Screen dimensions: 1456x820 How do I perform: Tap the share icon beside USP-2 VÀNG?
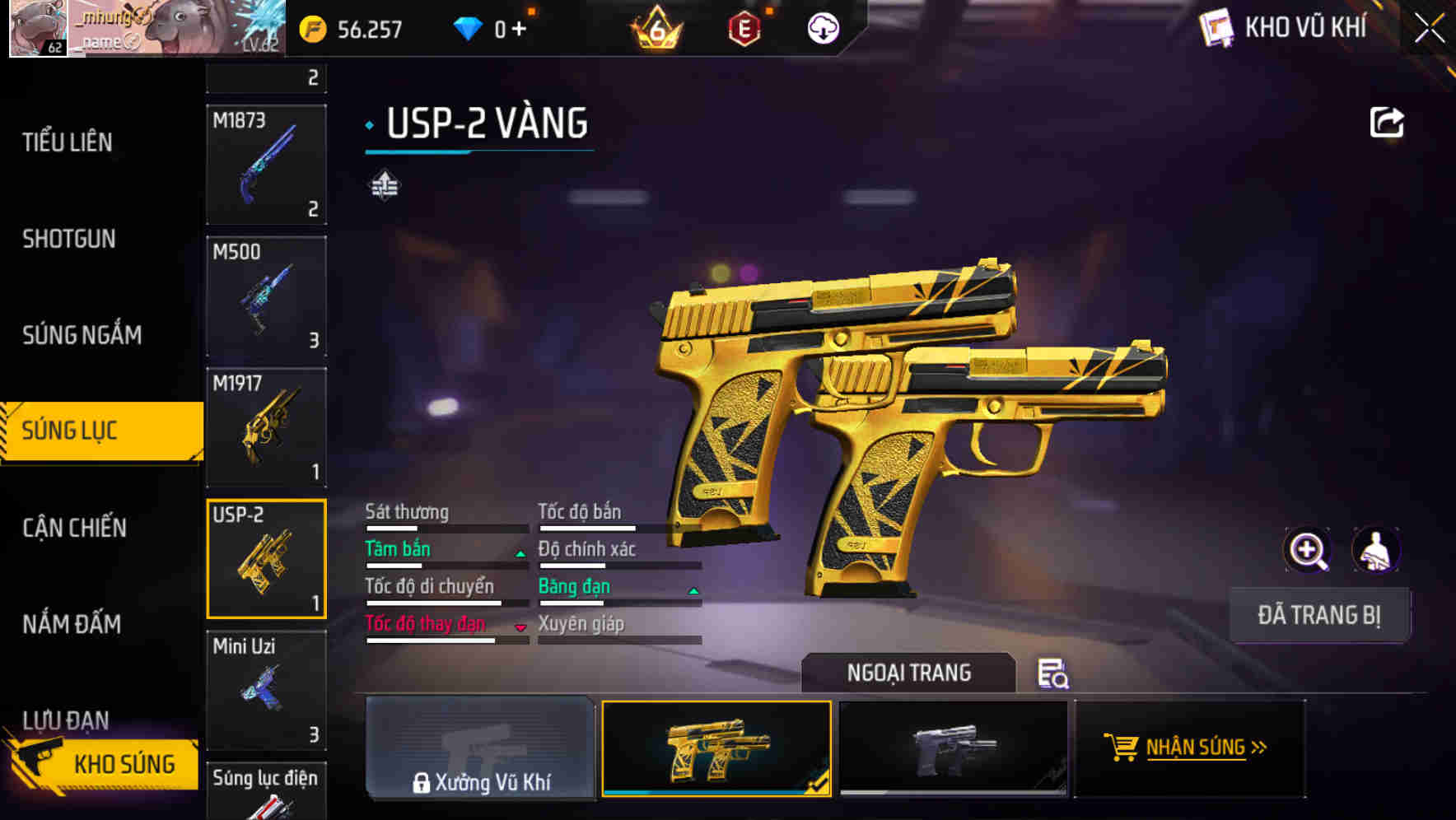[x=1386, y=122]
